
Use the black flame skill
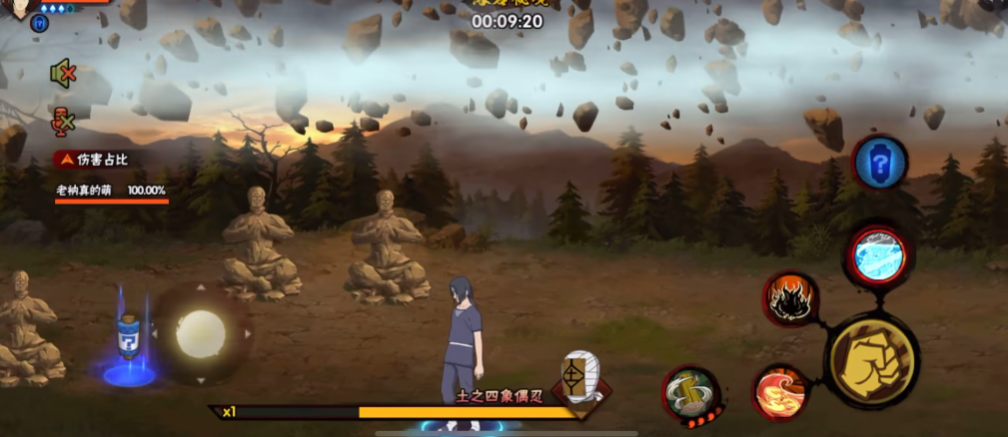point(791,298)
